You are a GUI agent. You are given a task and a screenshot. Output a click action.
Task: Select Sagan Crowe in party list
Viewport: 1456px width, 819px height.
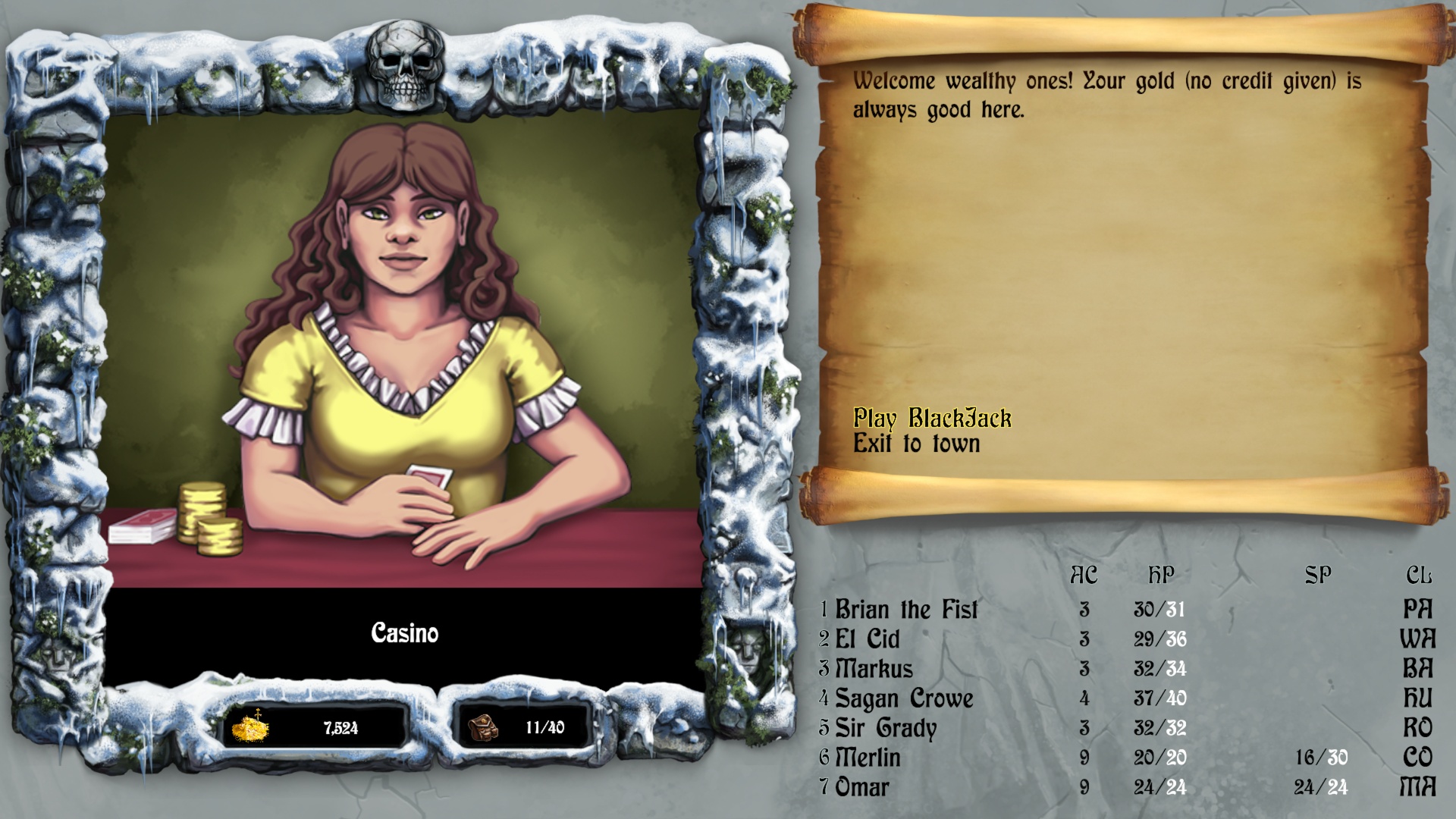click(903, 698)
